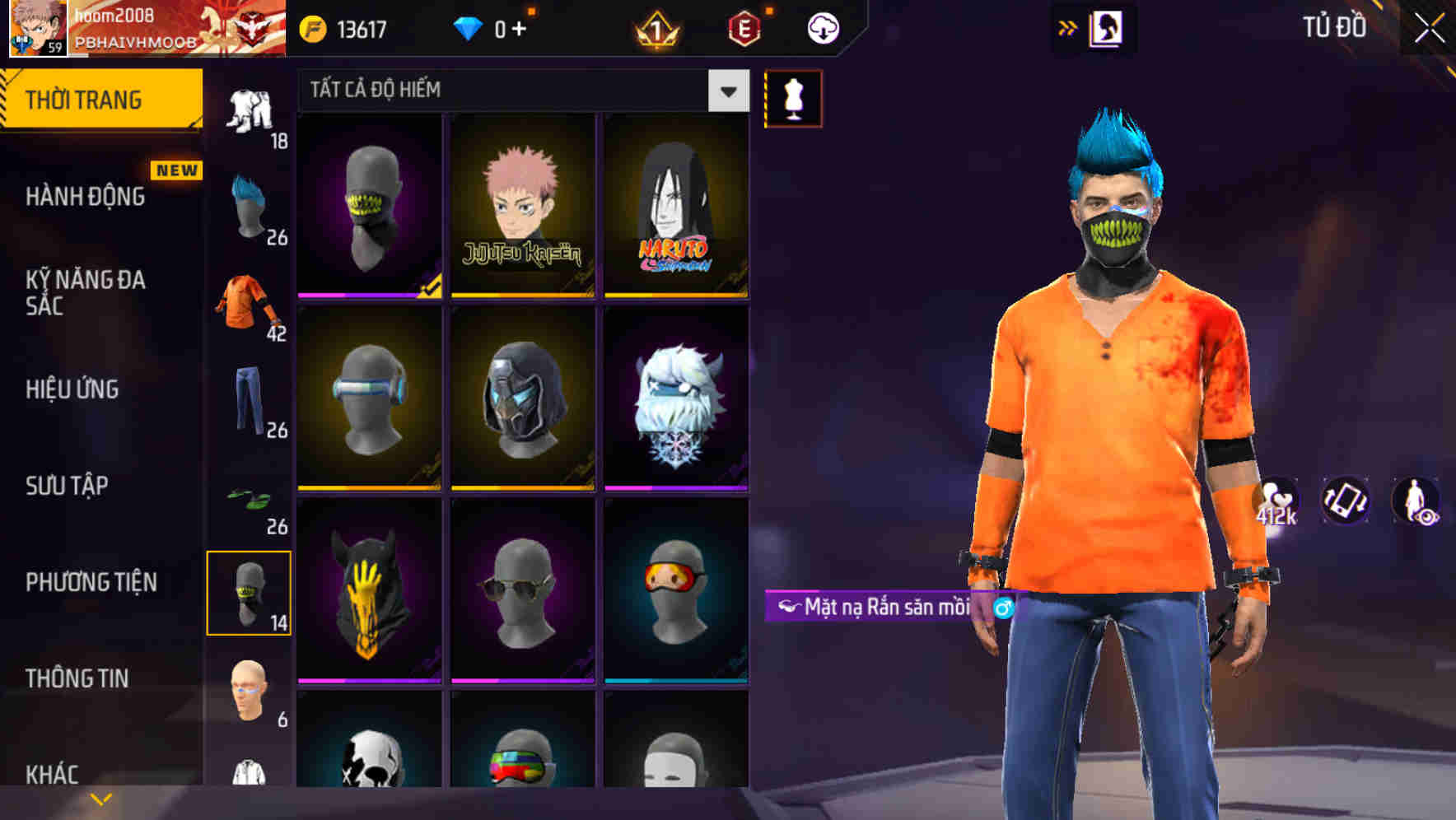
Task: Open the cloud download icon in top bar
Action: [x=821, y=26]
